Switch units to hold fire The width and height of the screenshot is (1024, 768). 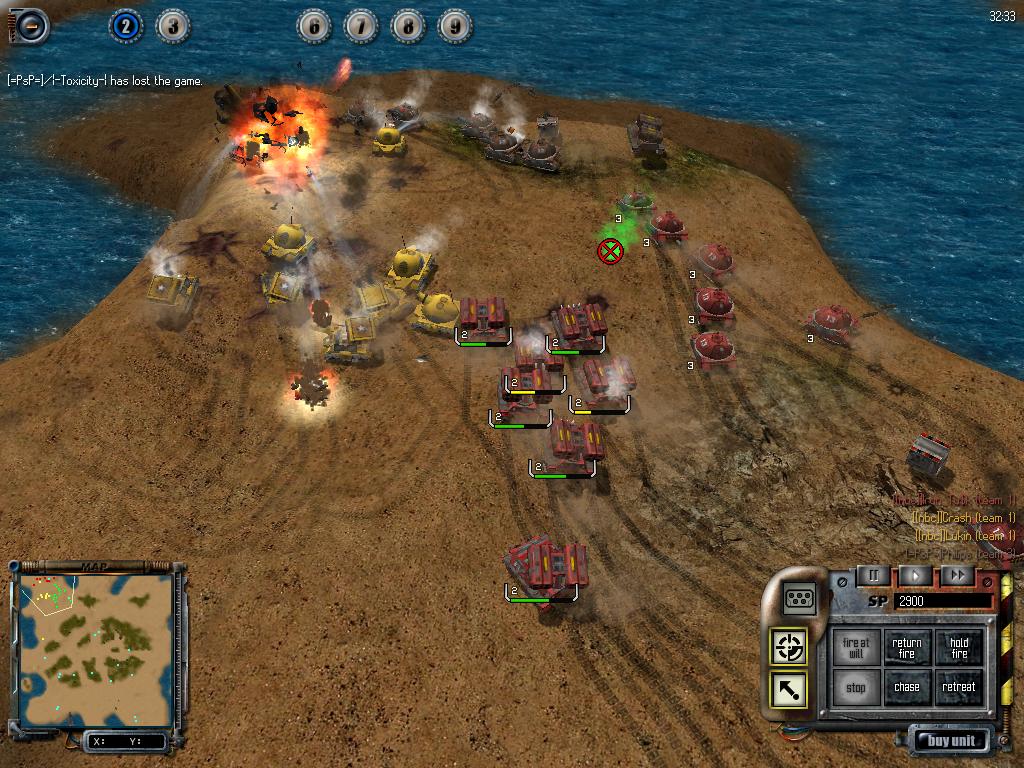[x=959, y=648]
